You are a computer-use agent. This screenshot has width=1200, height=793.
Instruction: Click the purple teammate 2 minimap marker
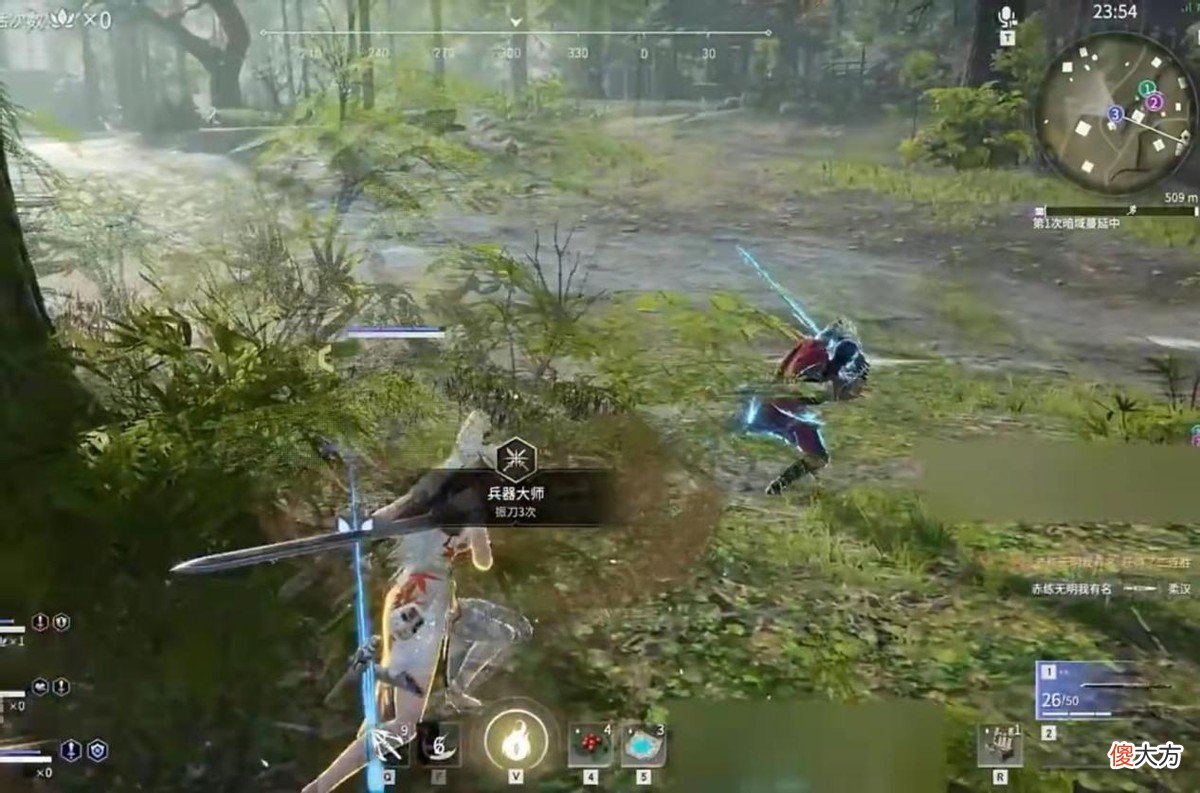[x=1155, y=102]
